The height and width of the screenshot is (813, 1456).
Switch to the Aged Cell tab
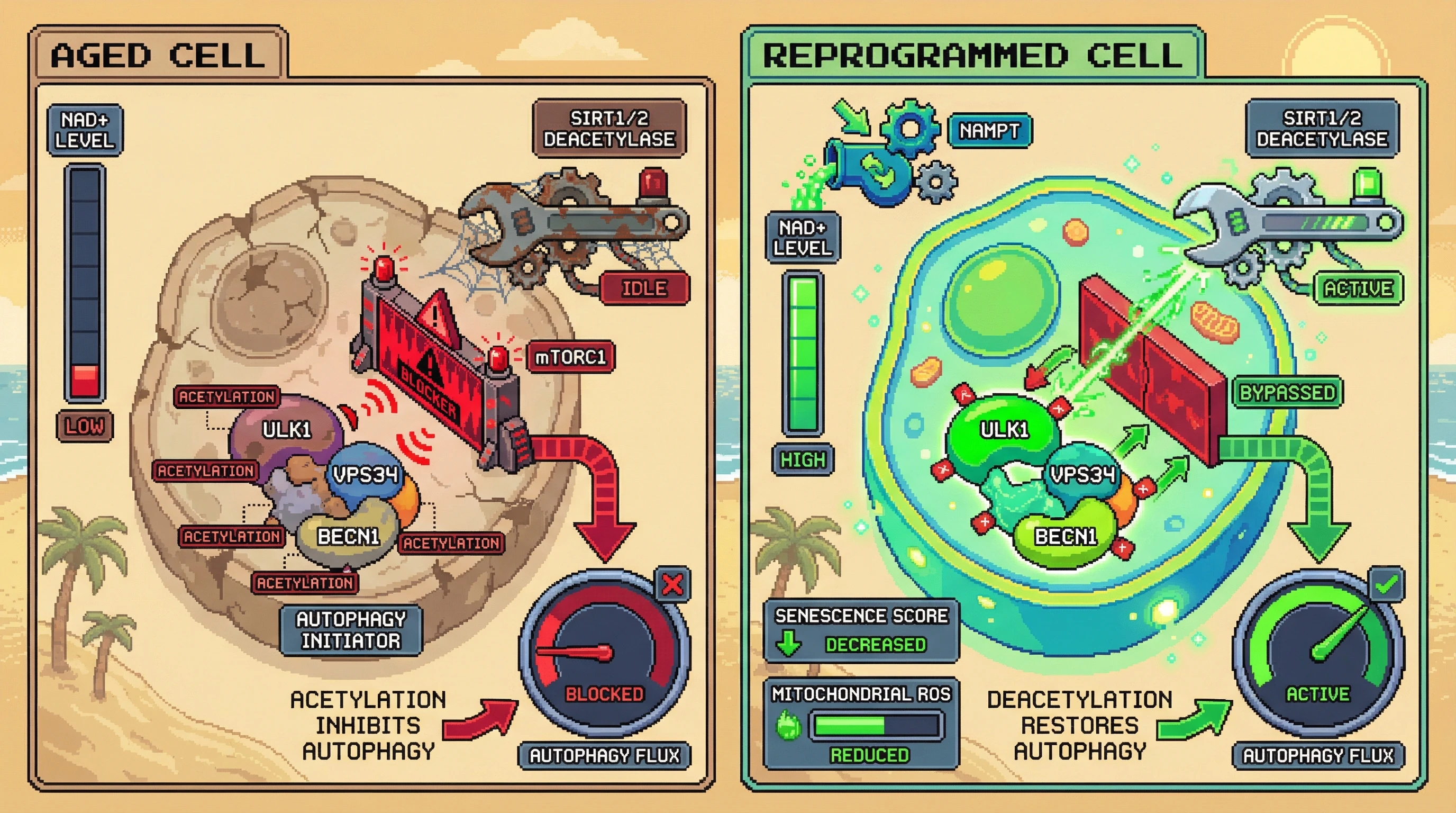tap(158, 55)
